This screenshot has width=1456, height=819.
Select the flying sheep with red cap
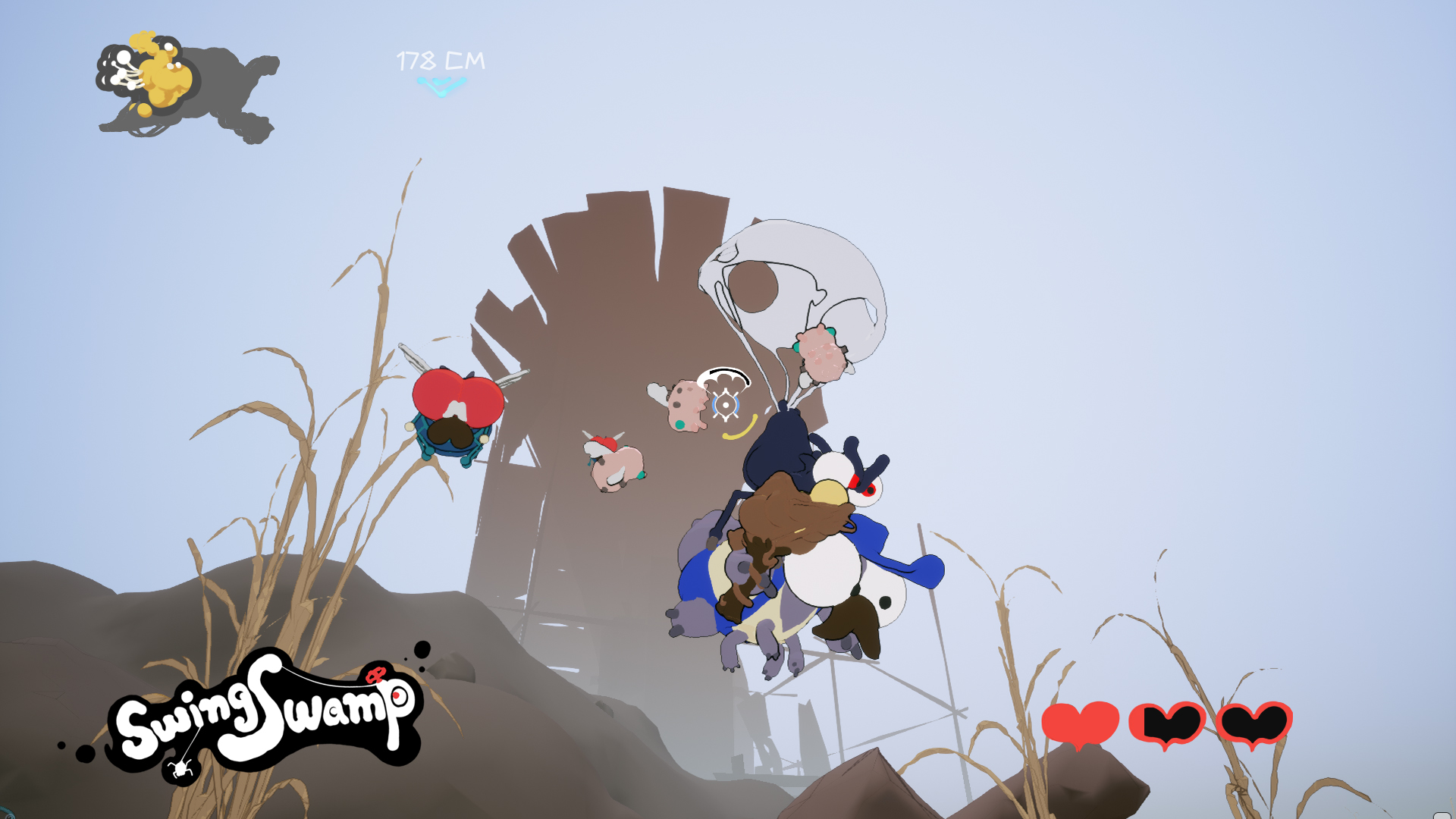[x=614, y=466]
